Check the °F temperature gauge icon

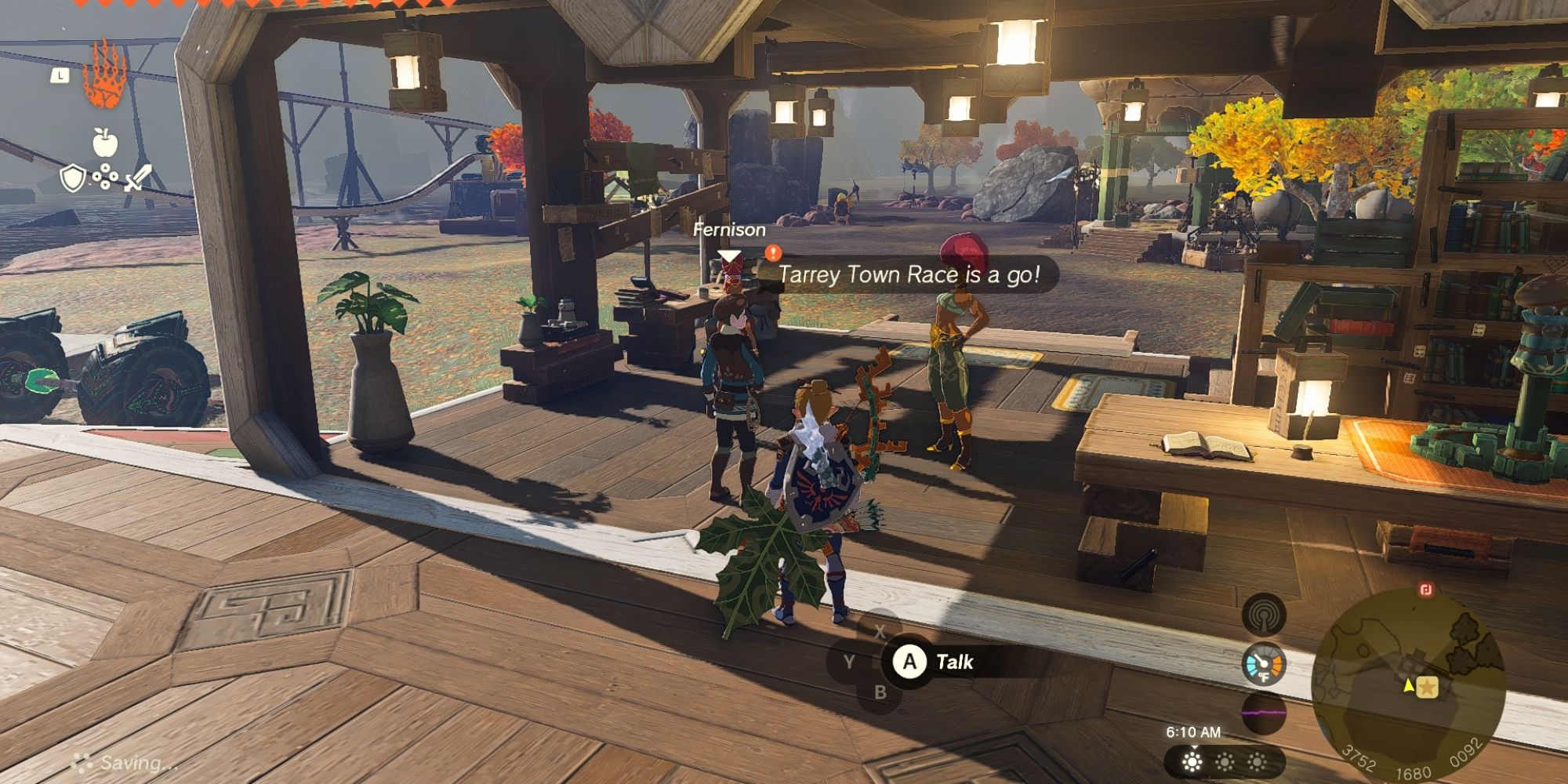(1264, 664)
